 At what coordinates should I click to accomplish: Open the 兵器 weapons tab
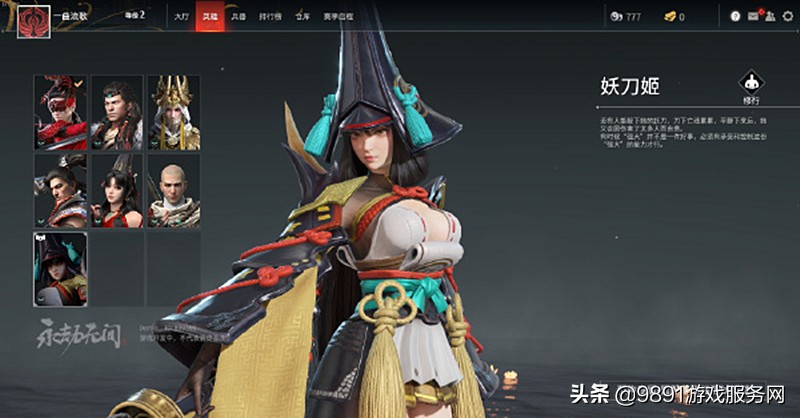pos(238,17)
